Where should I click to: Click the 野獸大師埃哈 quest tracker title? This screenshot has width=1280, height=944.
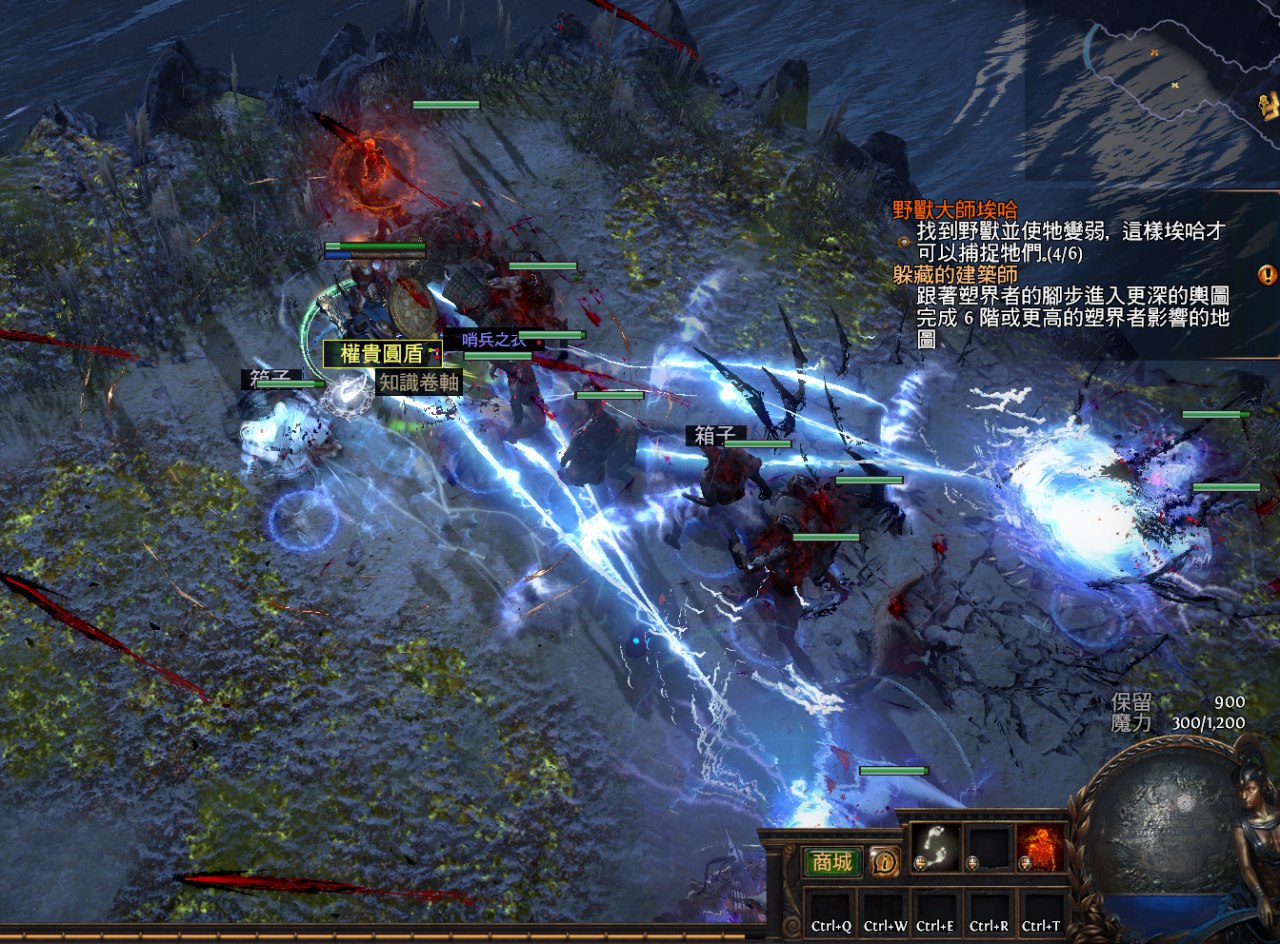tap(955, 210)
